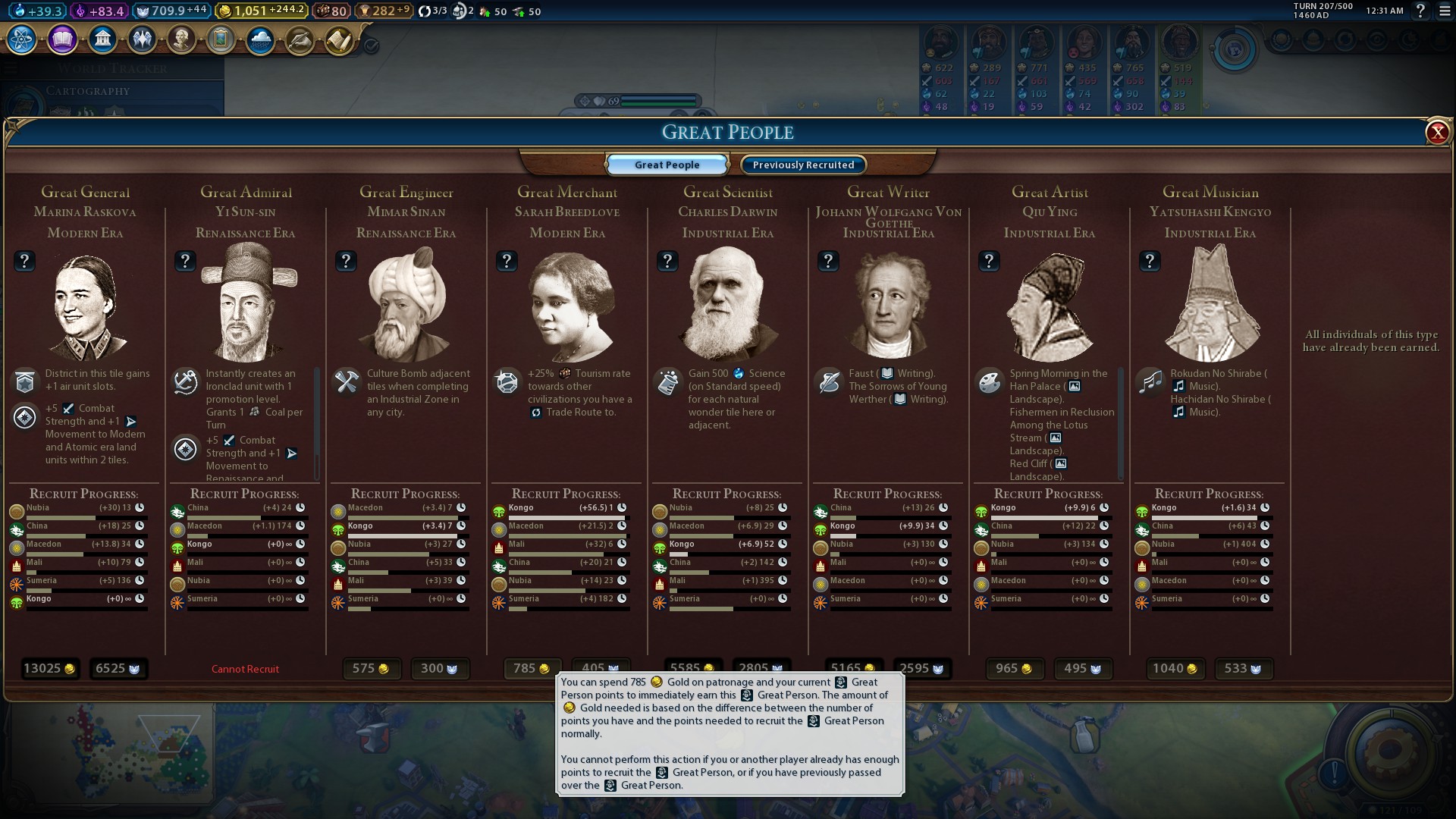The image size is (1456, 819).
Task: Patronize Marina Raskova with 6525 faith
Action: (118, 669)
